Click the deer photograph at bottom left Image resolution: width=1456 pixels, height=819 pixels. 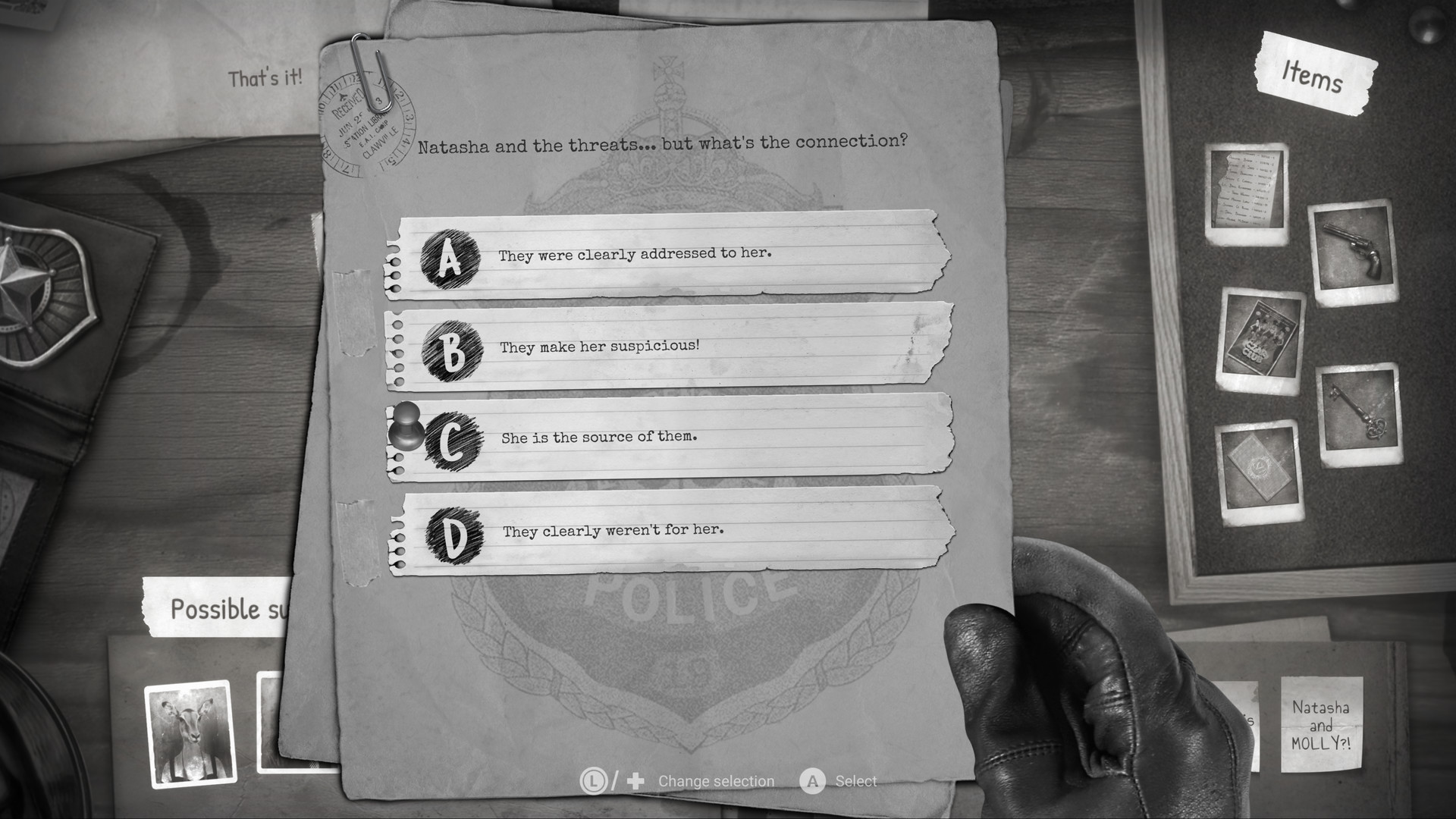[188, 734]
